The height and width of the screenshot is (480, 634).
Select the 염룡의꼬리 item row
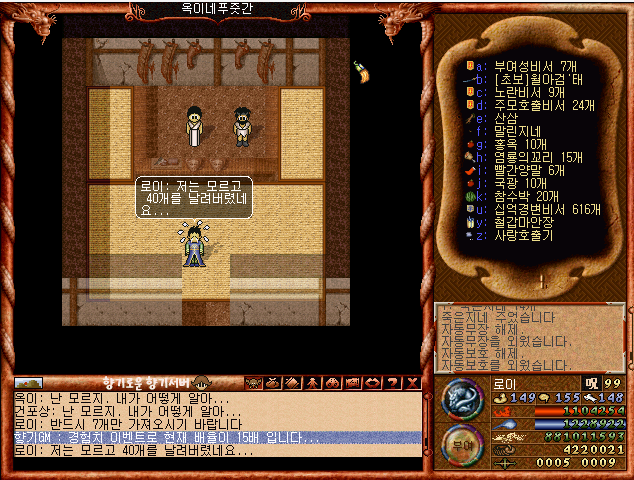[x=535, y=157]
